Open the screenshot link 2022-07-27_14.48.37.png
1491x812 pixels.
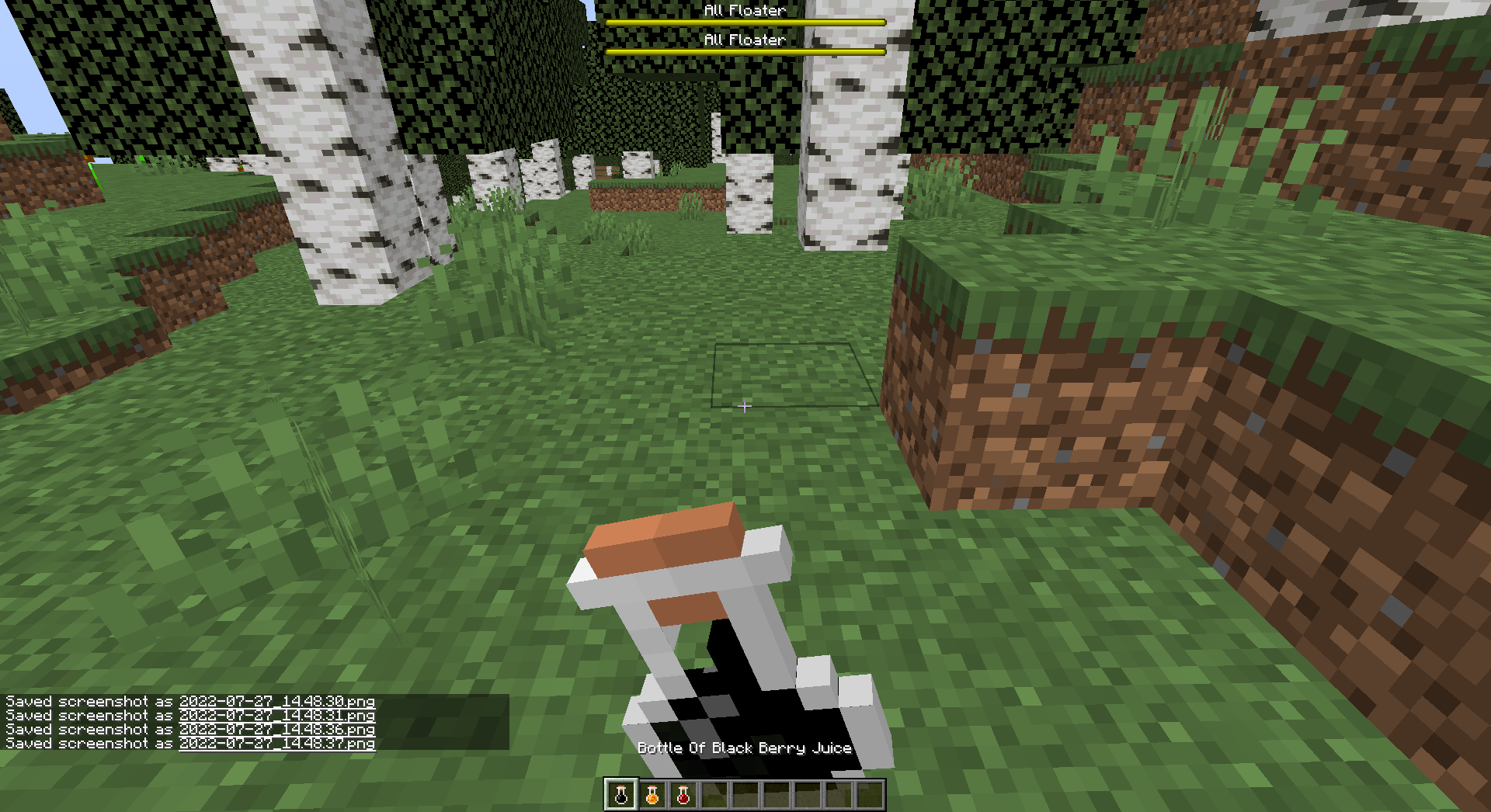[x=276, y=742]
